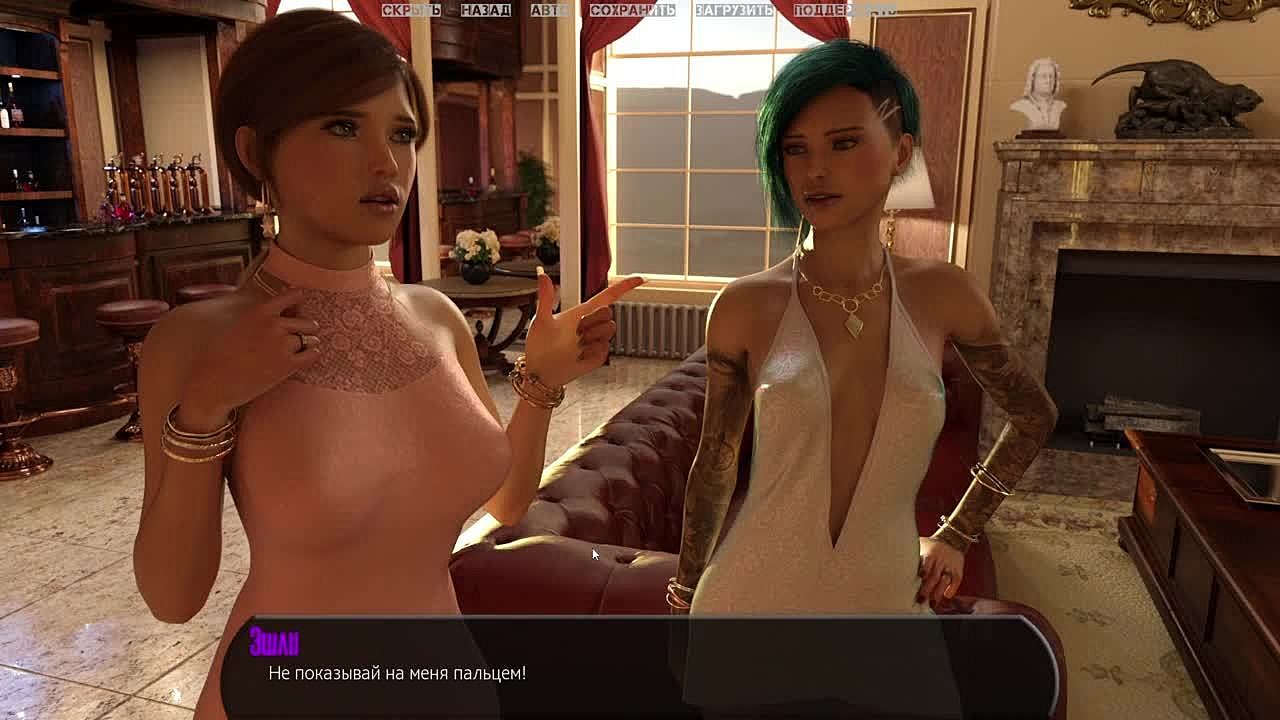The image size is (1280, 720).
Task: Go back using the НАЗАД button
Action: (485, 10)
